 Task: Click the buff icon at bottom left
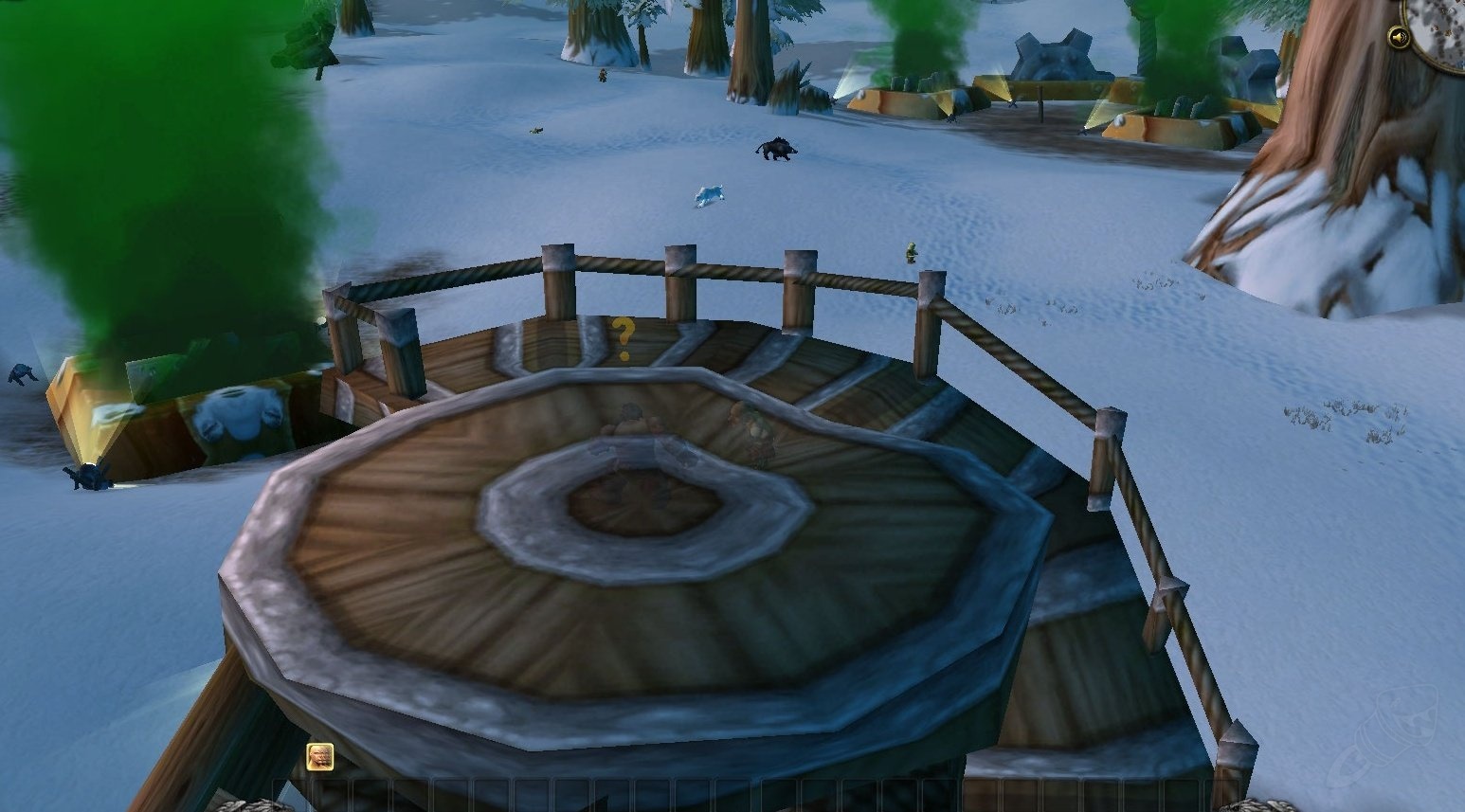tap(319, 758)
